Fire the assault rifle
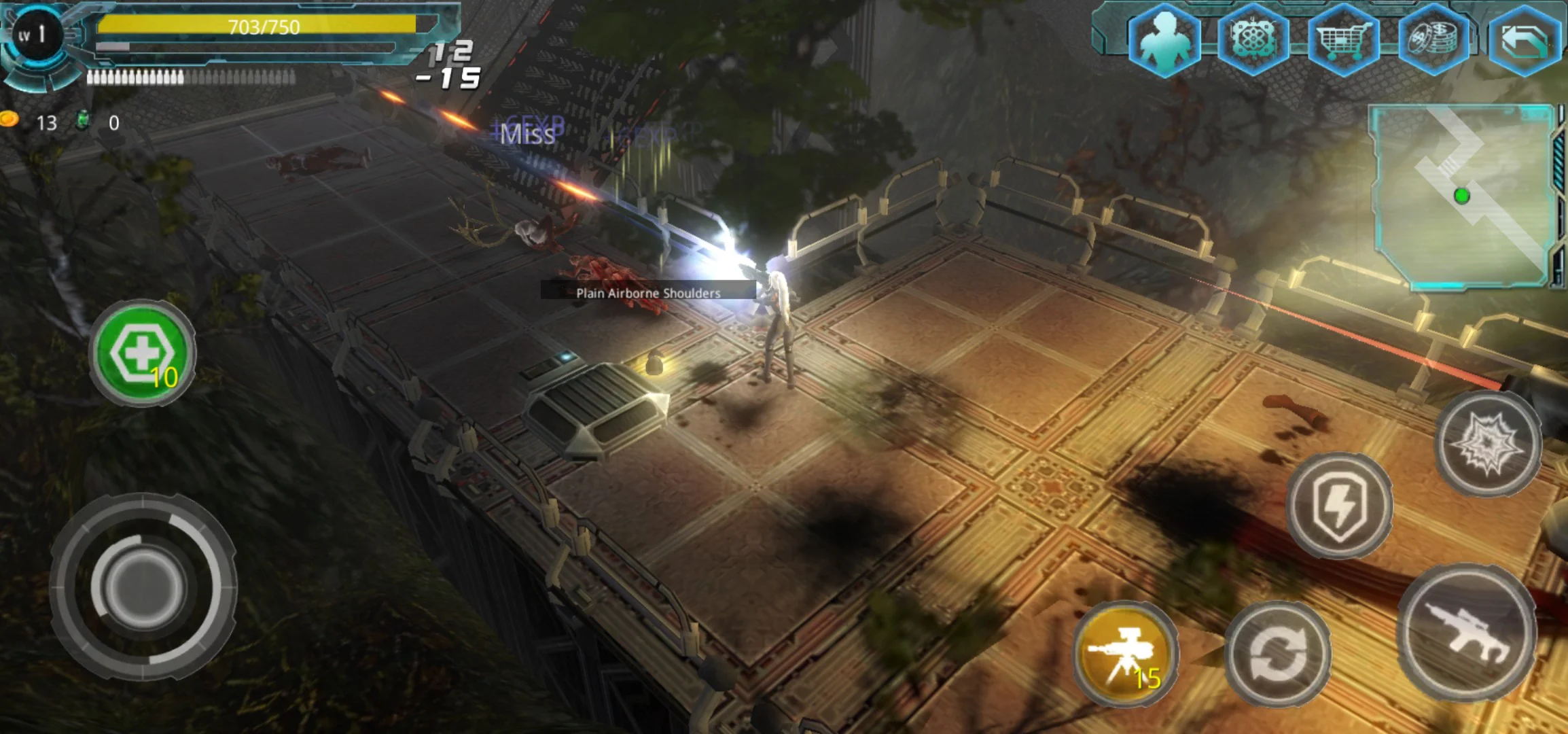The image size is (1568, 734). tap(1467, 633)
